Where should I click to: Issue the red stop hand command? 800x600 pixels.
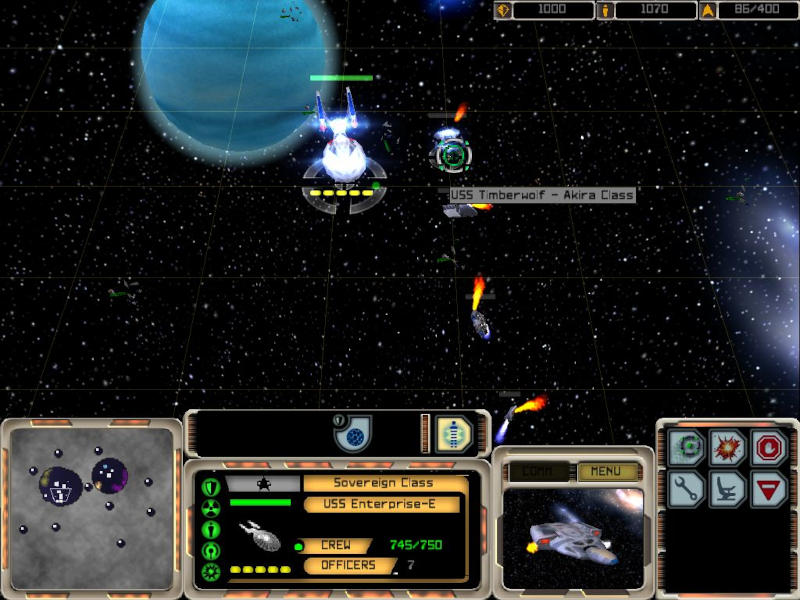[769, 446]
